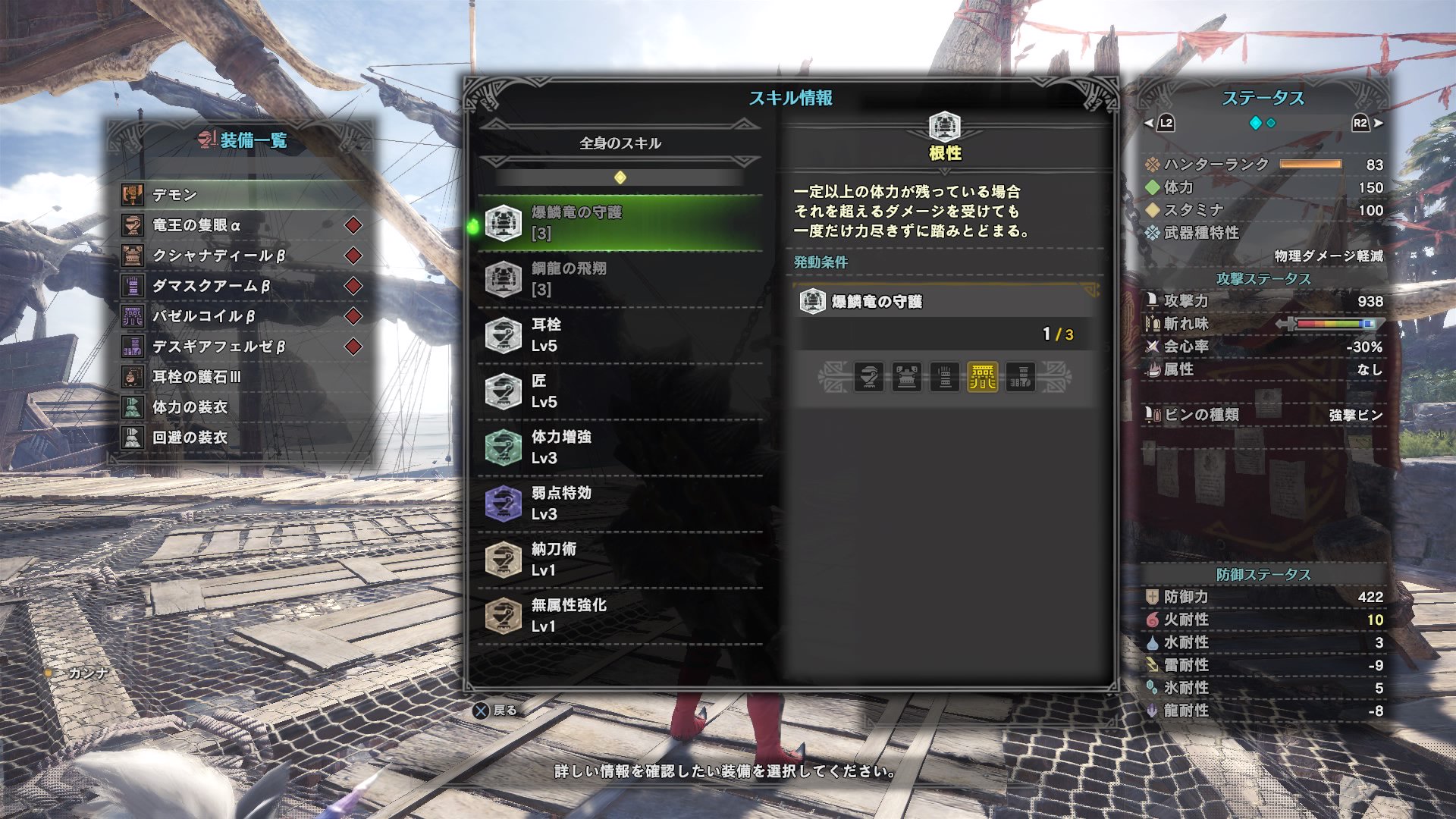The width and height of the screenshot is (1456, 819).
Task: Click the highlighted waist piece icon under 発動条件
Action: [984, 377]
